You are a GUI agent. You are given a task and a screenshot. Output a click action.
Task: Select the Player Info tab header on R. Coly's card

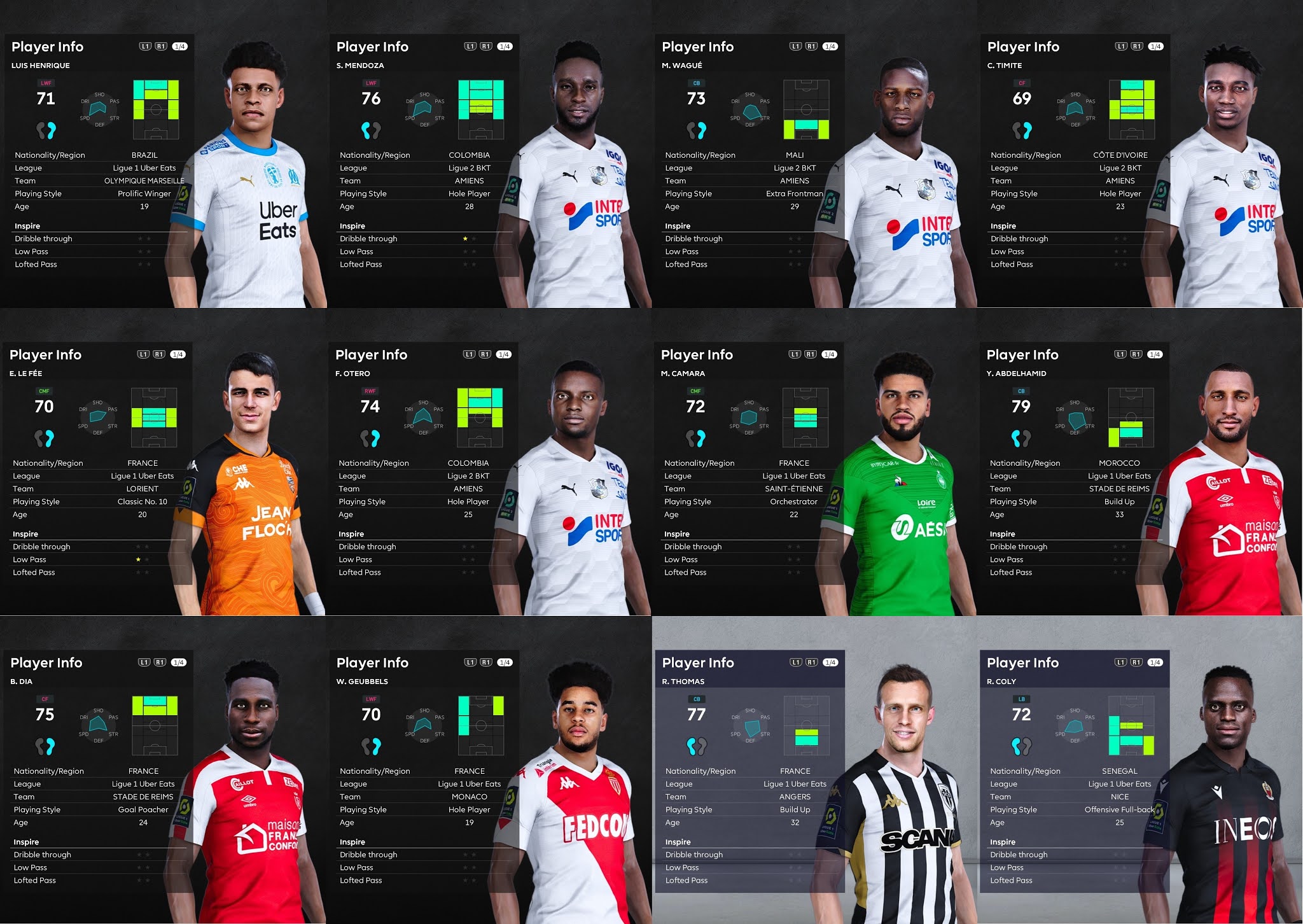[1024, 662]
